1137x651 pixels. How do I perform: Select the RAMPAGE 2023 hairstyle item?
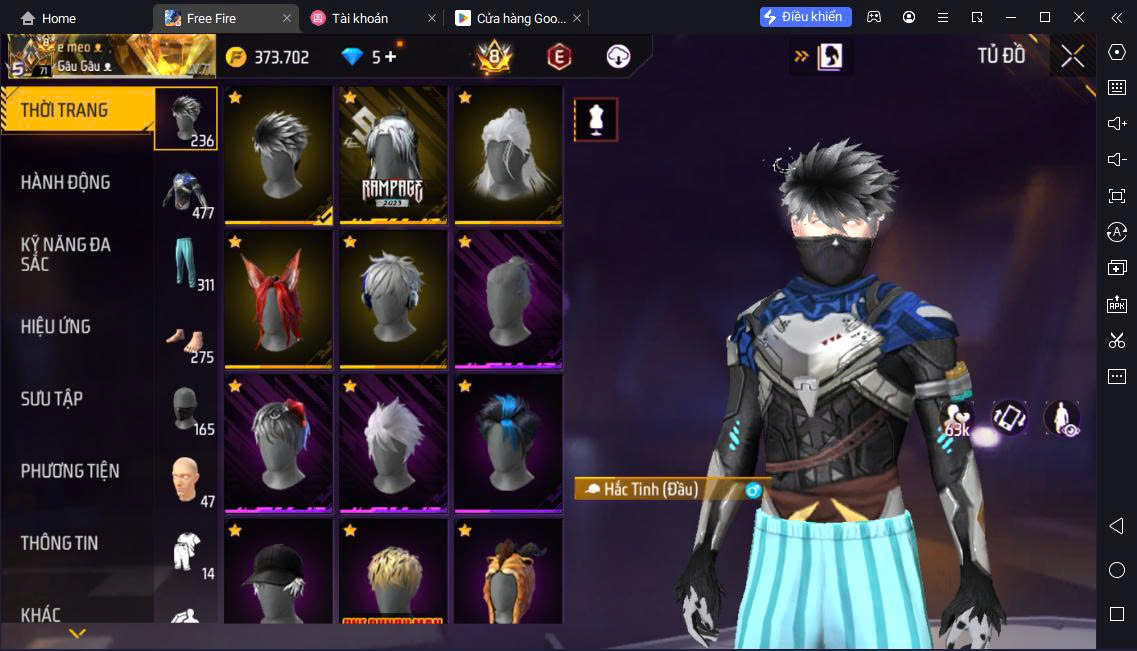pos(393,155)
